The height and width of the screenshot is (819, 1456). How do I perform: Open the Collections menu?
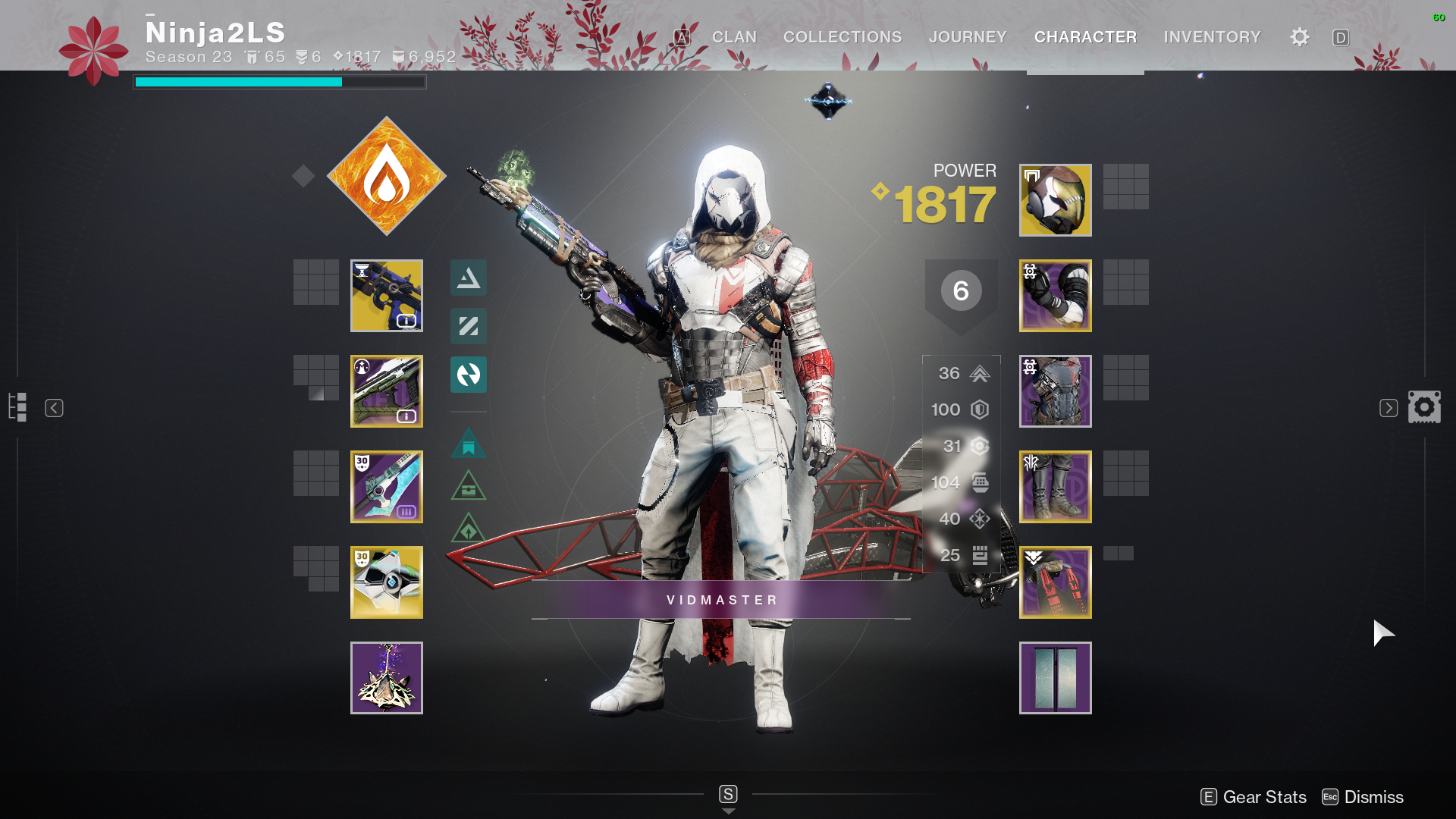coord(842,37)
